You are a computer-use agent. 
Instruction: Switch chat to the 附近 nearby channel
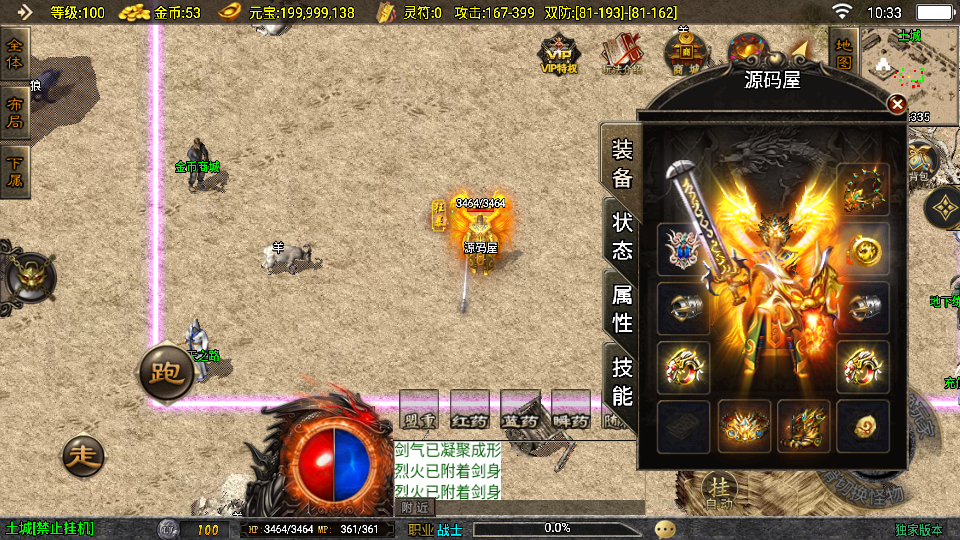click(x=415, y=508)
